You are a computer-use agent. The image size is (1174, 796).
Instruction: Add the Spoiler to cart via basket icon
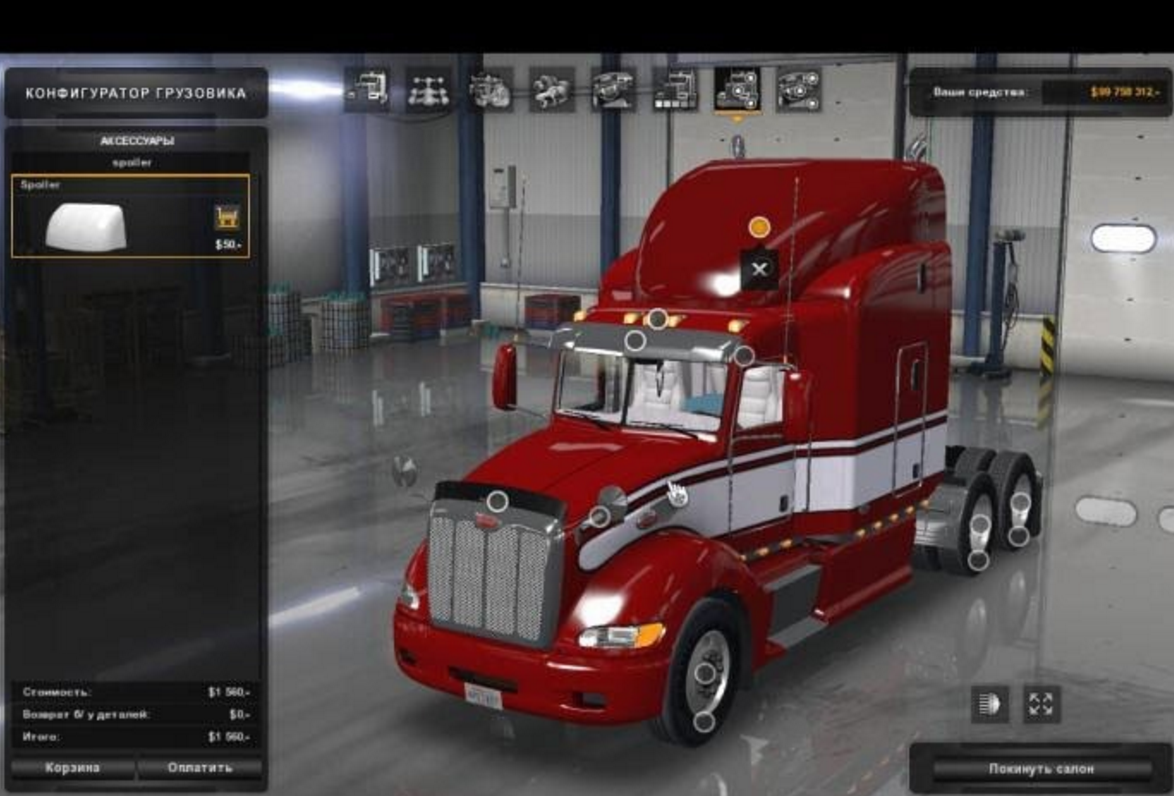227,217
